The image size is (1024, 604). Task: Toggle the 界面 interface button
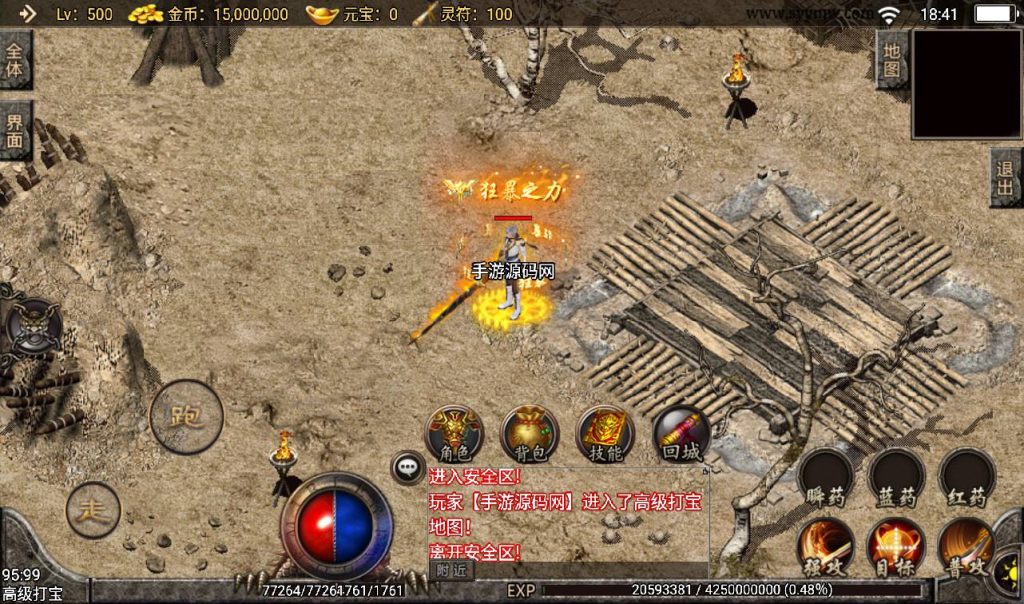point(15,131)
